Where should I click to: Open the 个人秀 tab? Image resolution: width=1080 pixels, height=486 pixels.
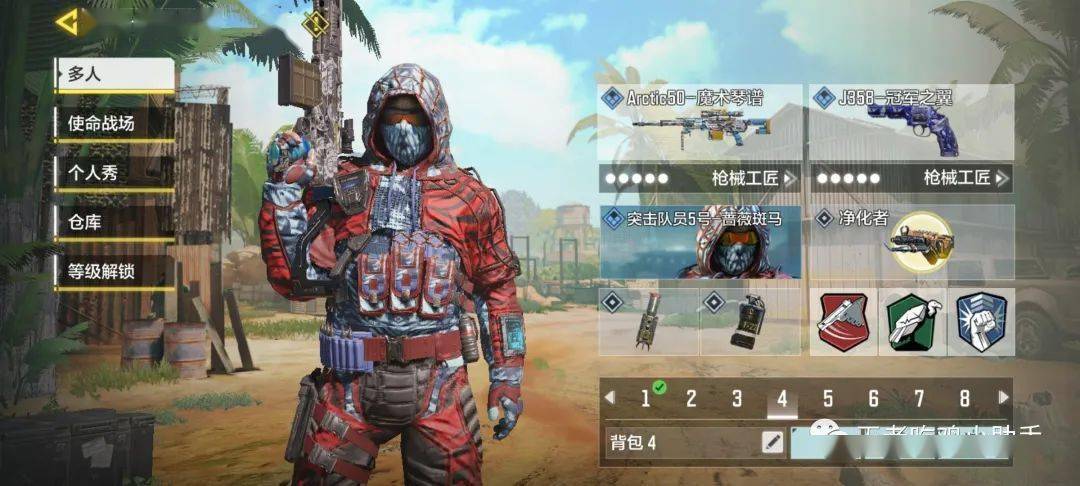pyautogui.click(x=114, y=172)
